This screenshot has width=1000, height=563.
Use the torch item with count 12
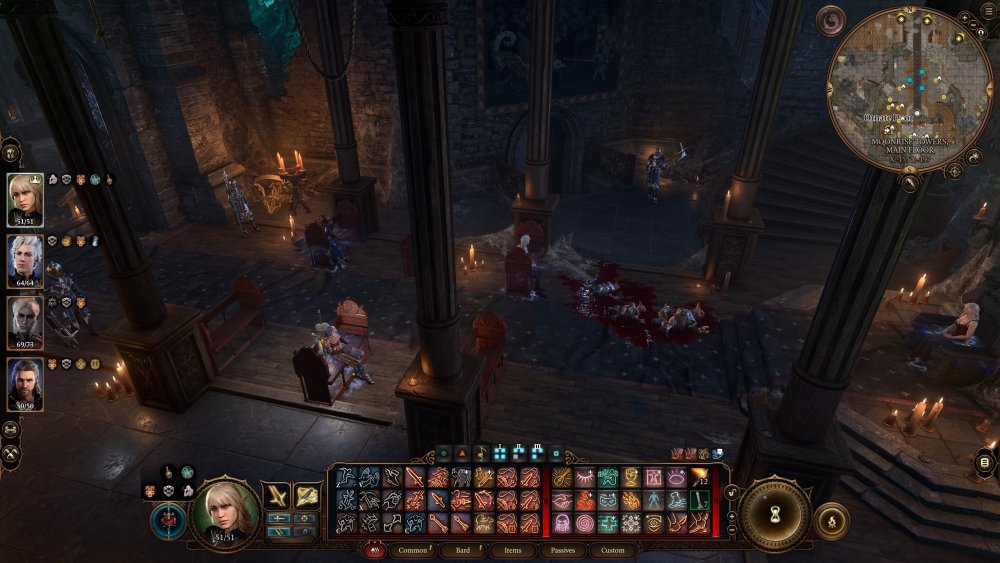point(699,478)
